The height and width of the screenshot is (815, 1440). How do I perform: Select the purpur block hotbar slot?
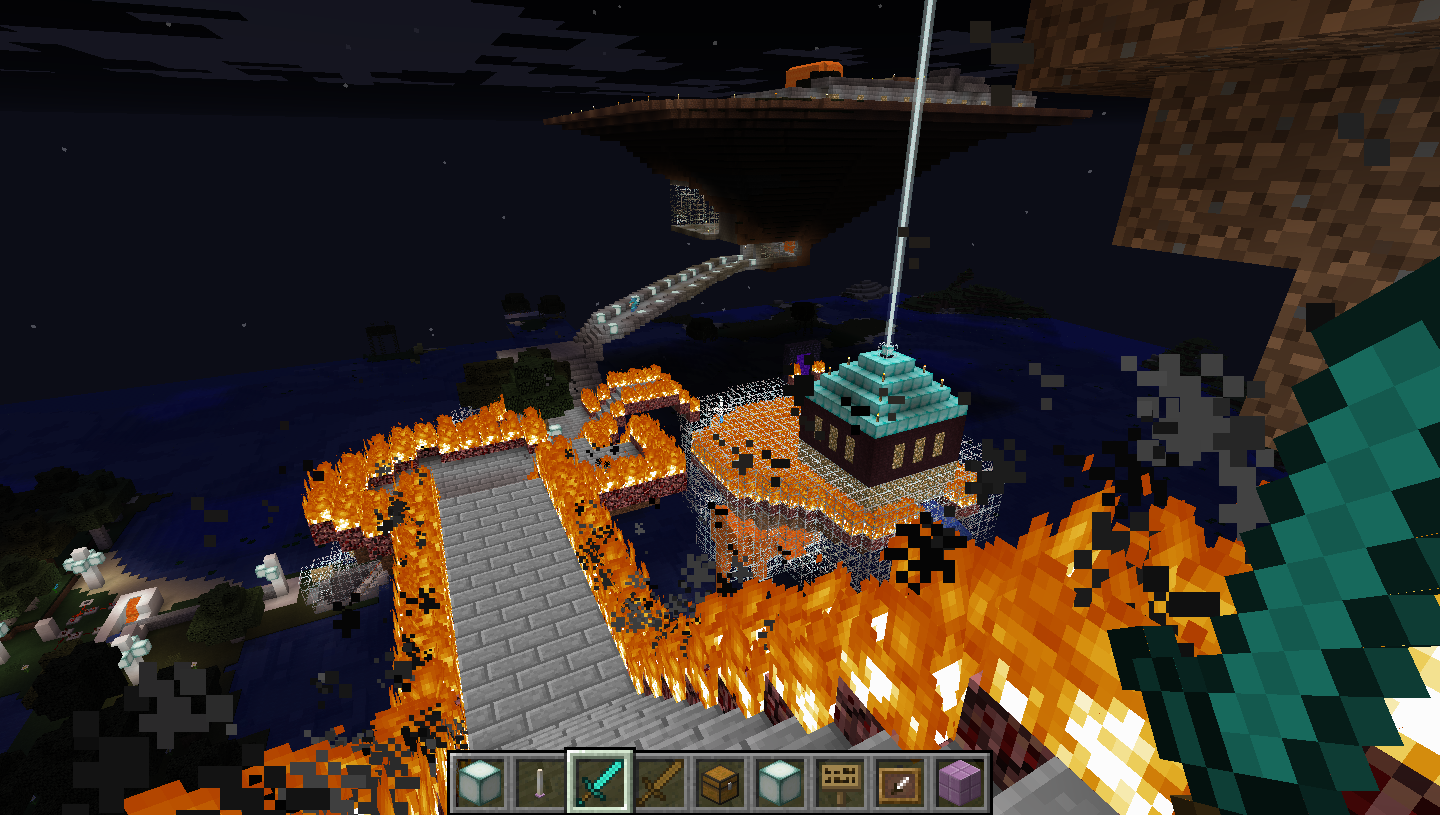click(960, 781)
